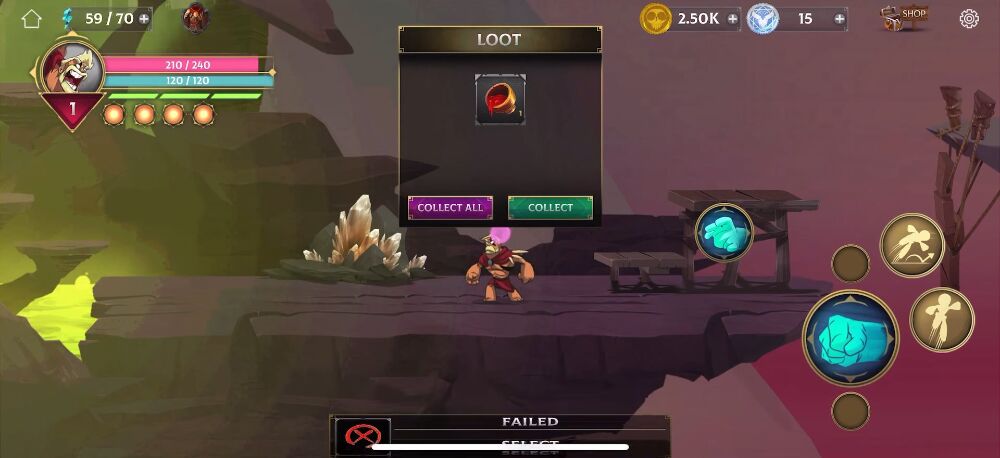
Task: Trigger the dash ability button
Action: tap(911, 246)
